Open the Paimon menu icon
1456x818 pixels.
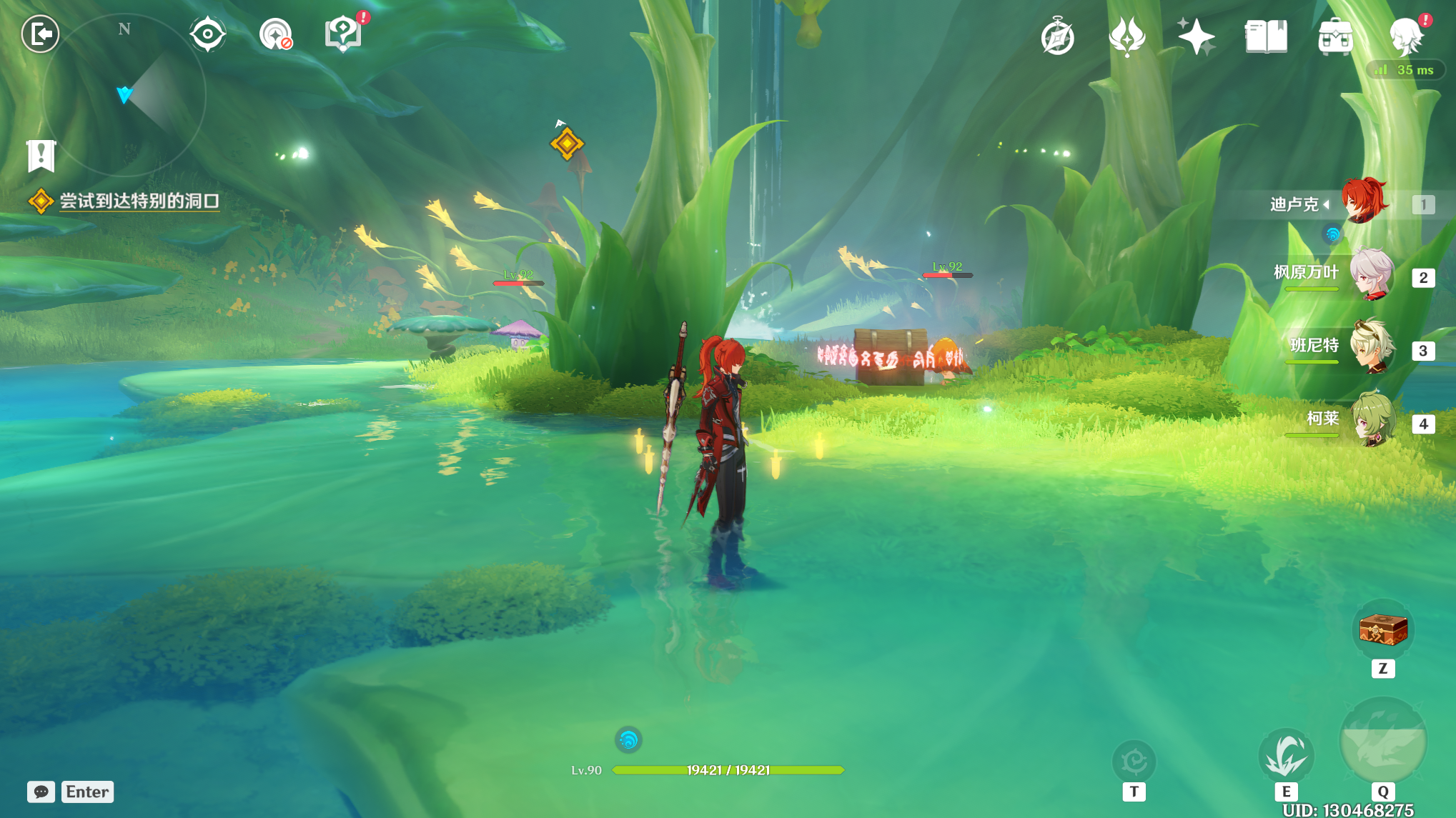(1406, 36)
